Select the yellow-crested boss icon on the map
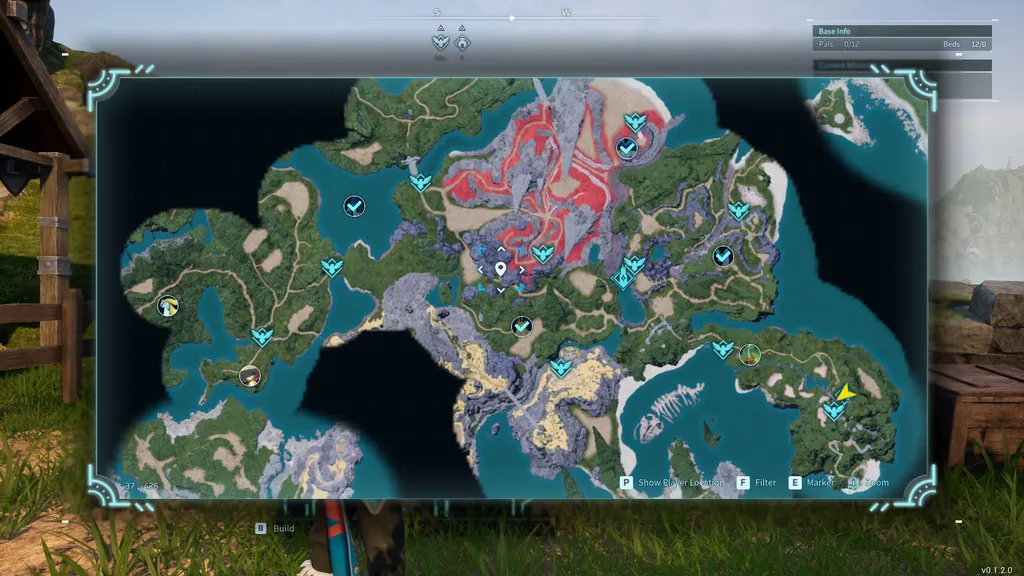The width and height of the screenshot is (1024, 576). [168, 306]
